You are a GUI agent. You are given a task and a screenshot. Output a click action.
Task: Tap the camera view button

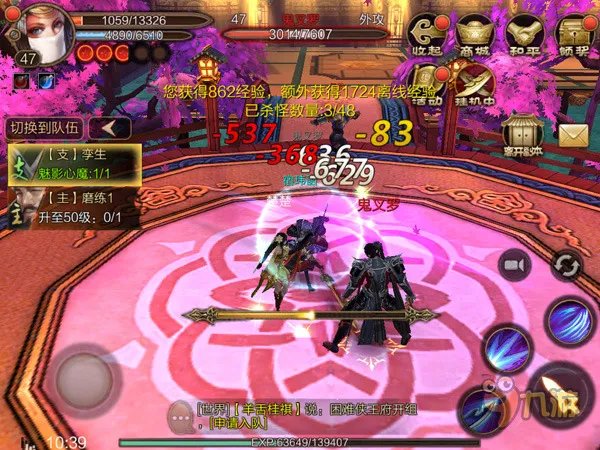[x=516, y=264]
